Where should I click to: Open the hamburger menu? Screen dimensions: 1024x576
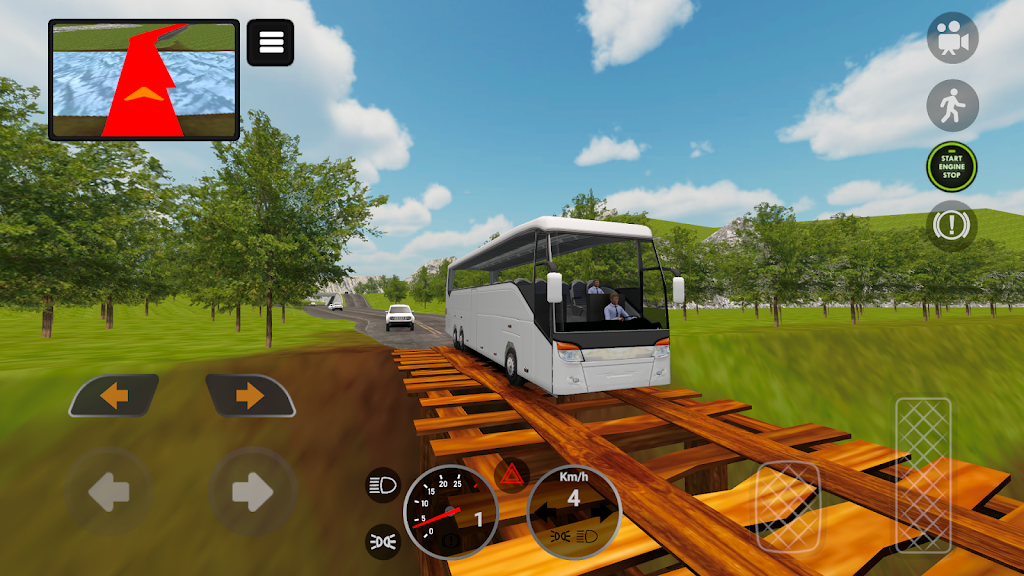270,43
